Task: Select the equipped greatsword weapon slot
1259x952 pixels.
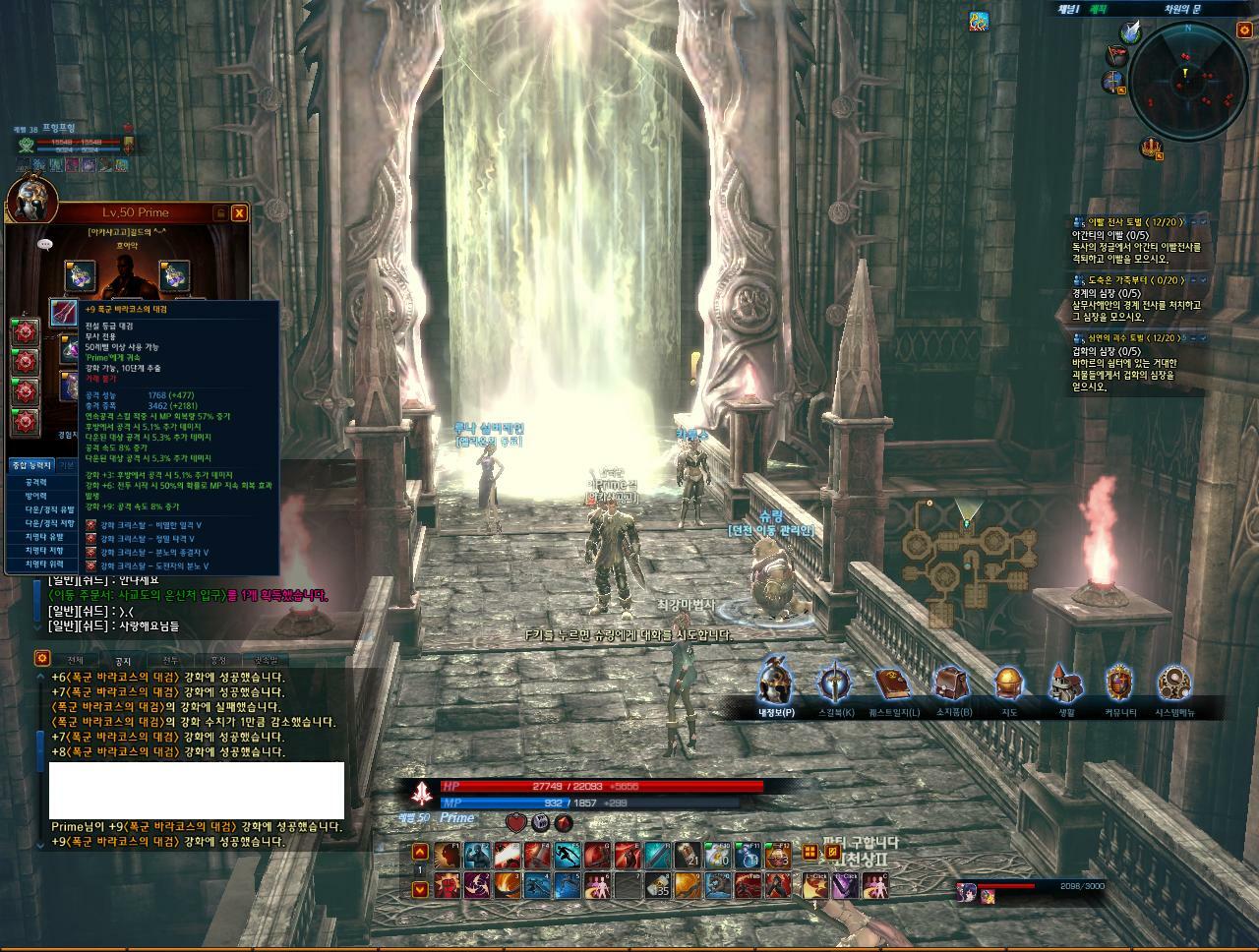Action: pos(65,313)
